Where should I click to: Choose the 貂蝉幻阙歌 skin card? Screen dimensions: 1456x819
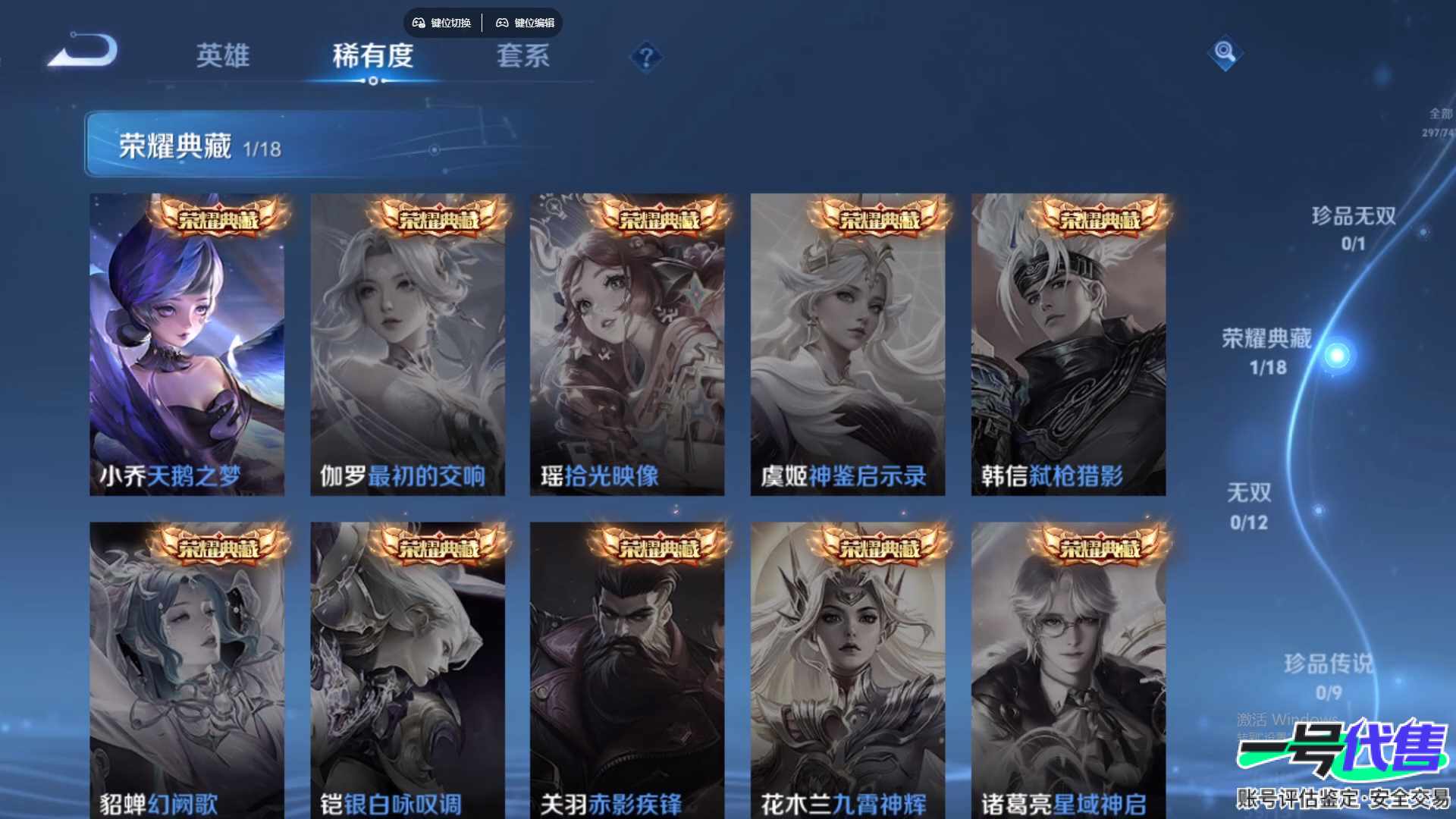pyautogui.click(x=187, y=671)
